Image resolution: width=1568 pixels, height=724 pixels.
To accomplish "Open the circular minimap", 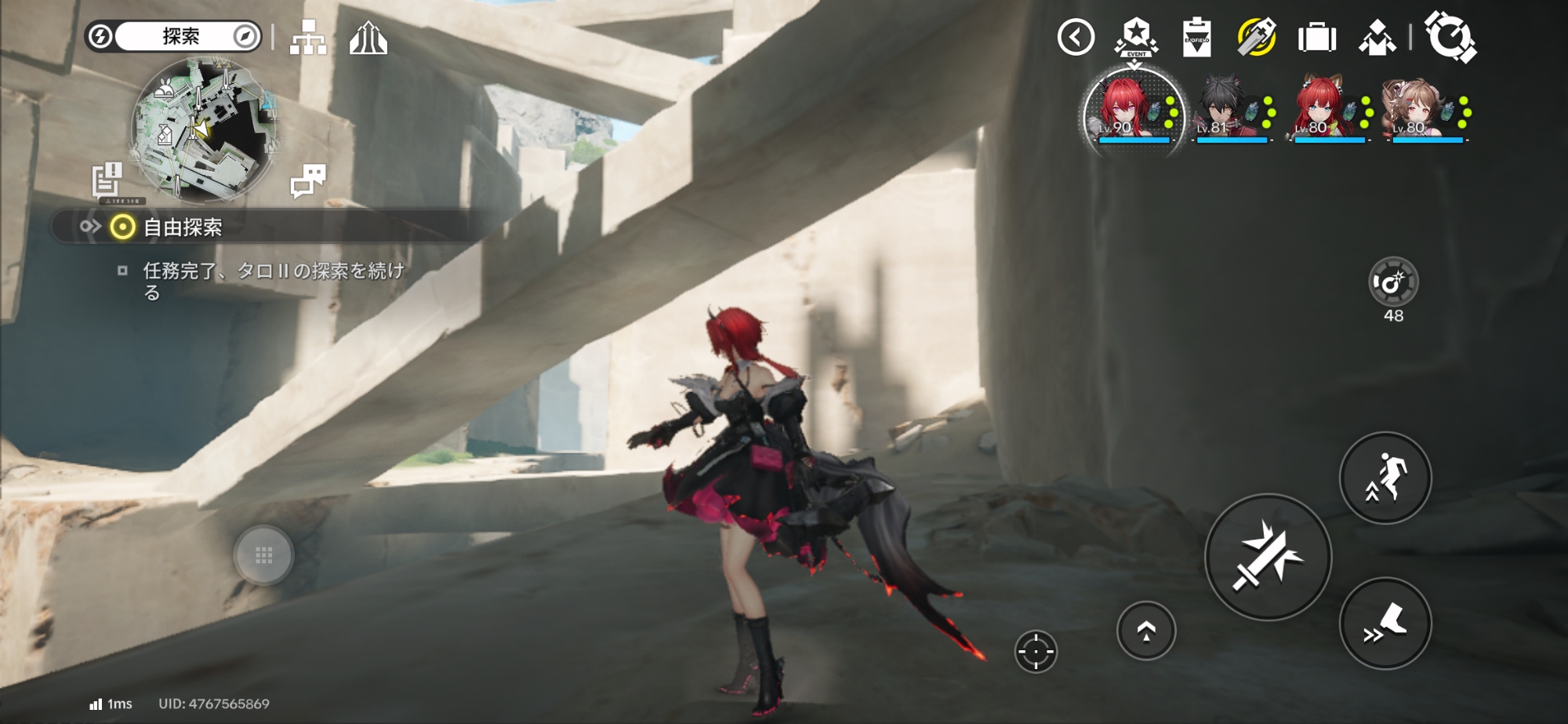I will [x=204, y=129].
